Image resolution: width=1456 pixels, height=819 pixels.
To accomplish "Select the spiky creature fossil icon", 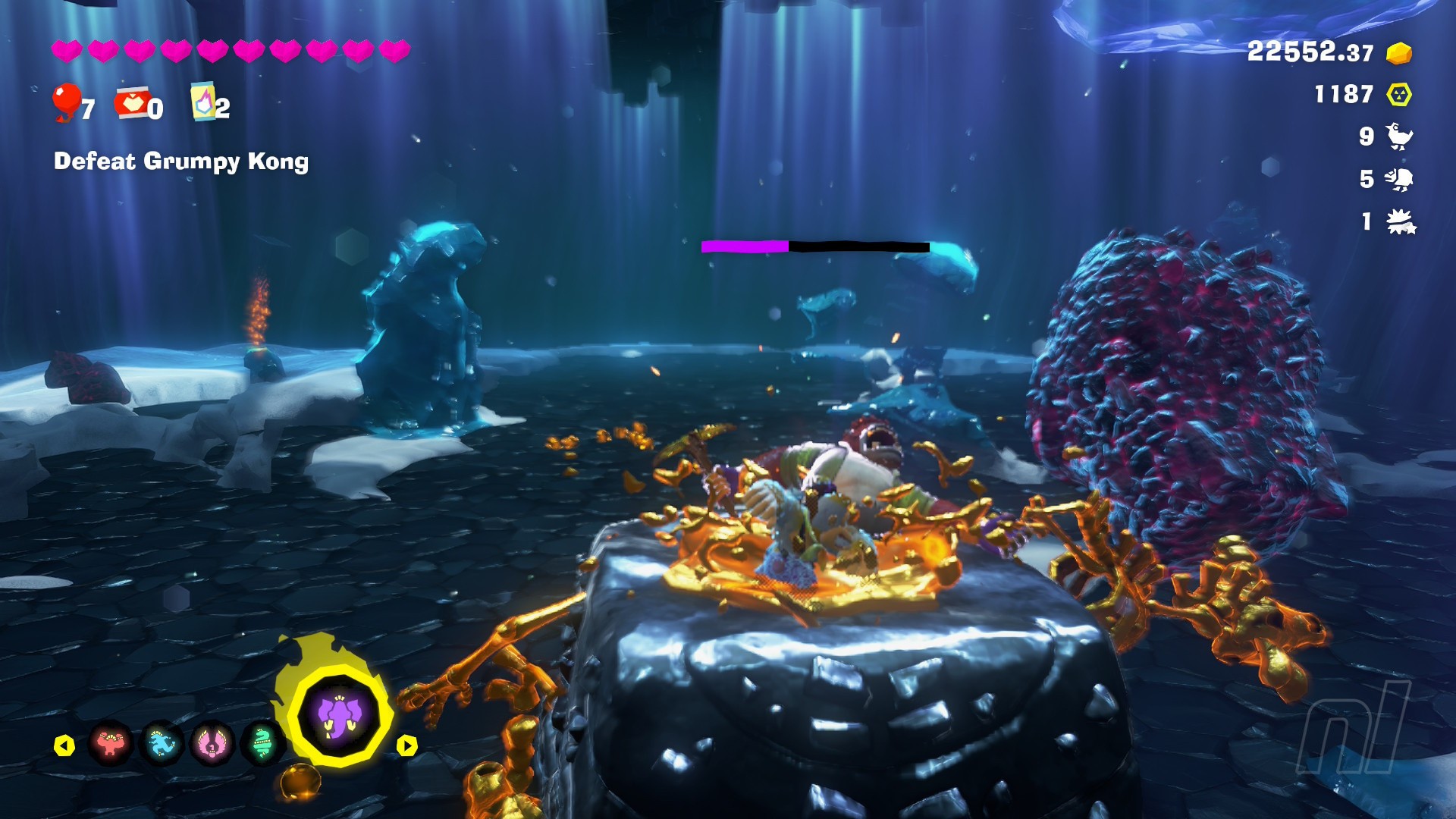I will click(x=1401, y=222).
